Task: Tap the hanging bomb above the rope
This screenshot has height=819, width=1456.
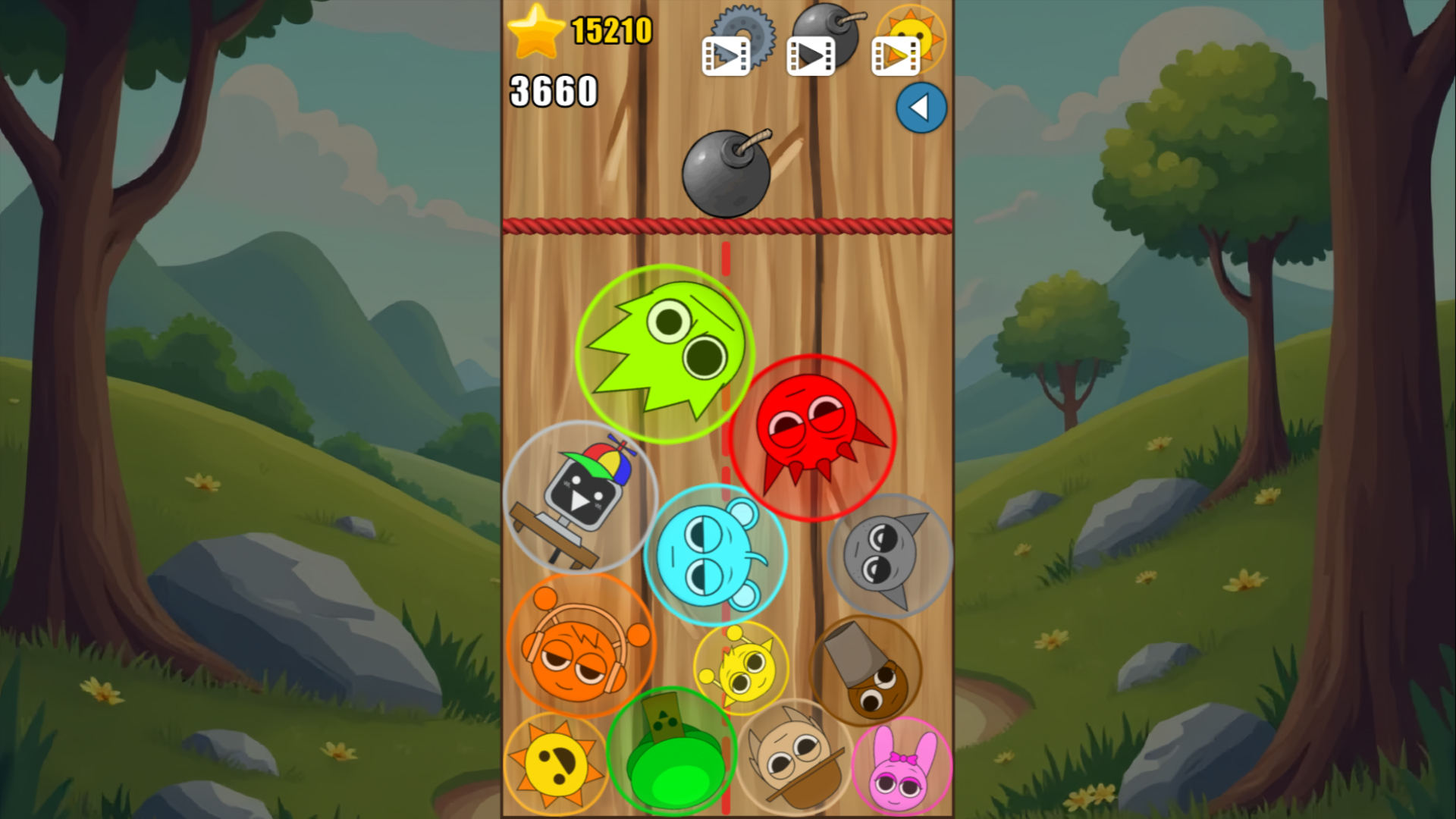Action: click(726, 174)
